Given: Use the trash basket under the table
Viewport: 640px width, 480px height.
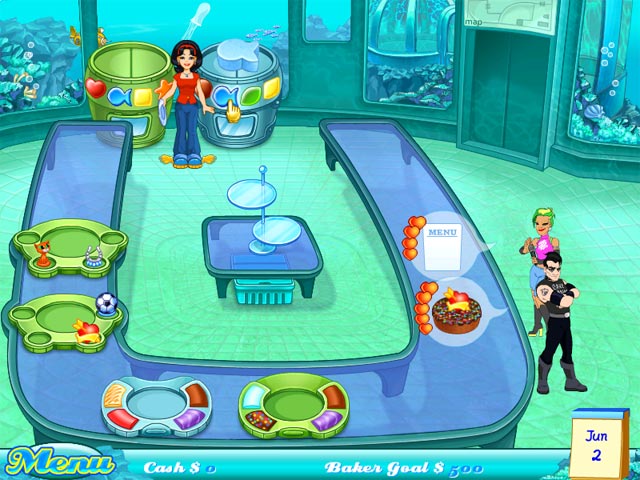Looking at the screenshot, I should pos(261,291).
